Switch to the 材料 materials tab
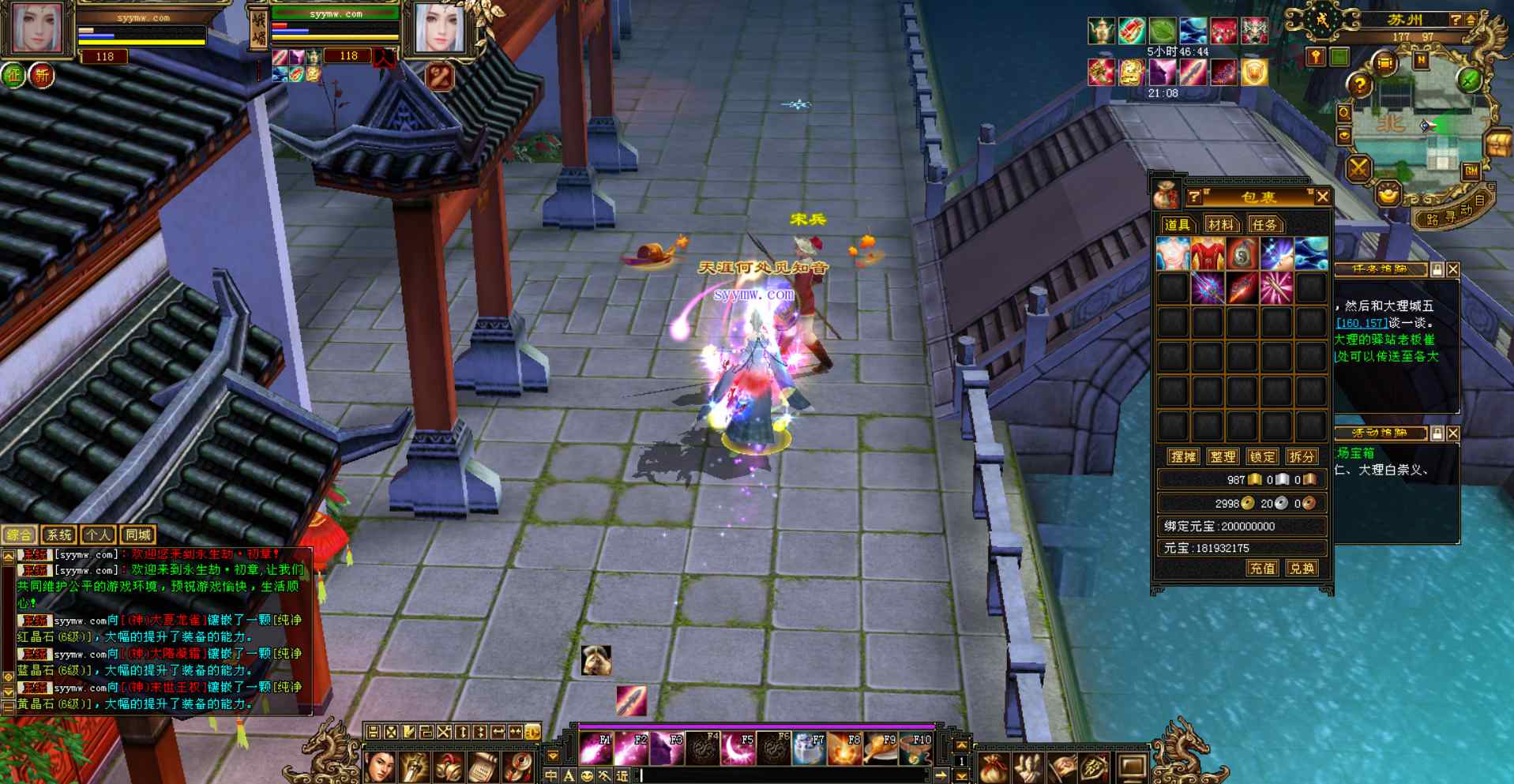The width and height of the screenshot is (1514, 784). [1220, 225]
